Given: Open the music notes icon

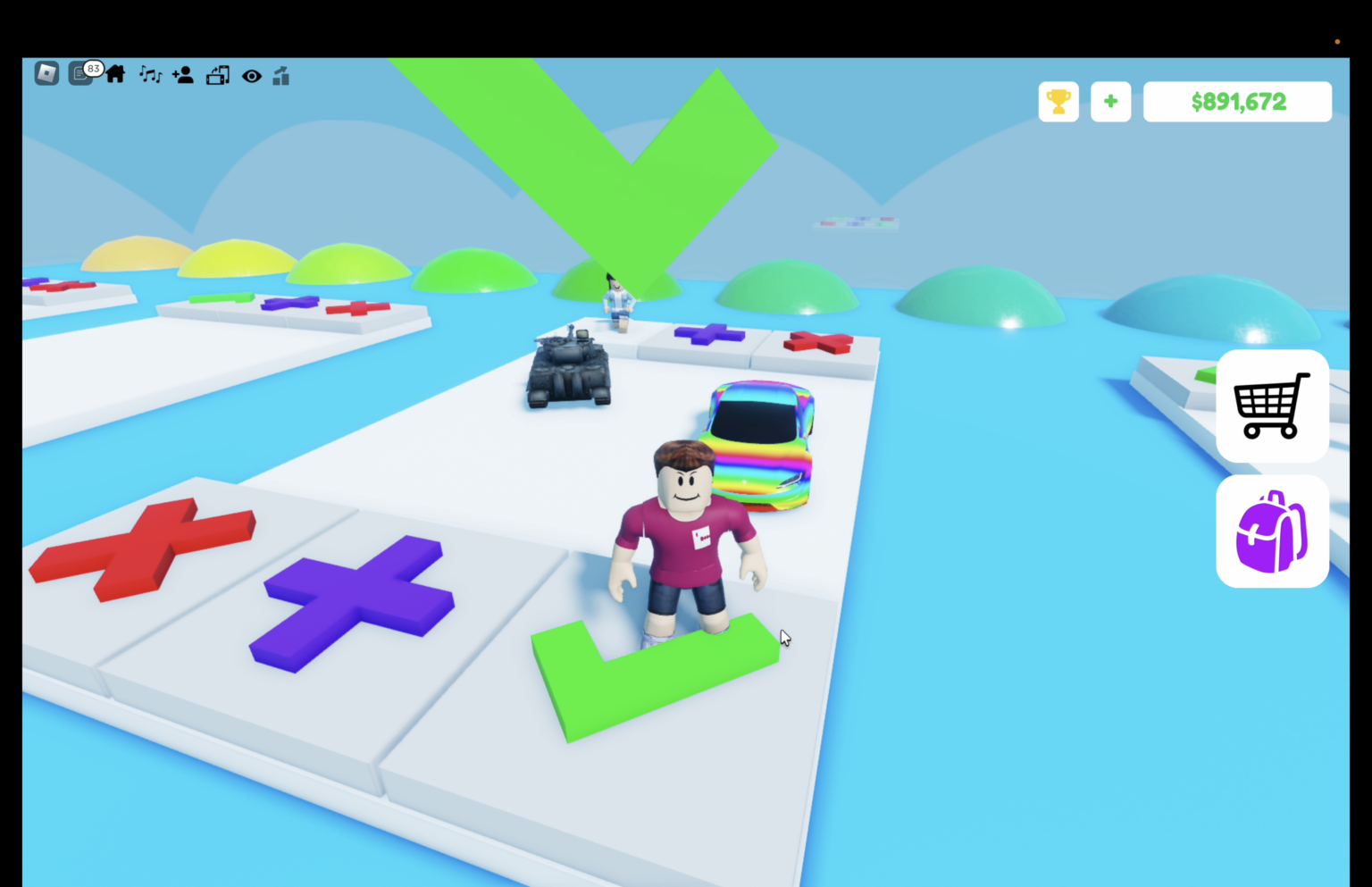Looking at the screenshot, I should click(150, 75).
